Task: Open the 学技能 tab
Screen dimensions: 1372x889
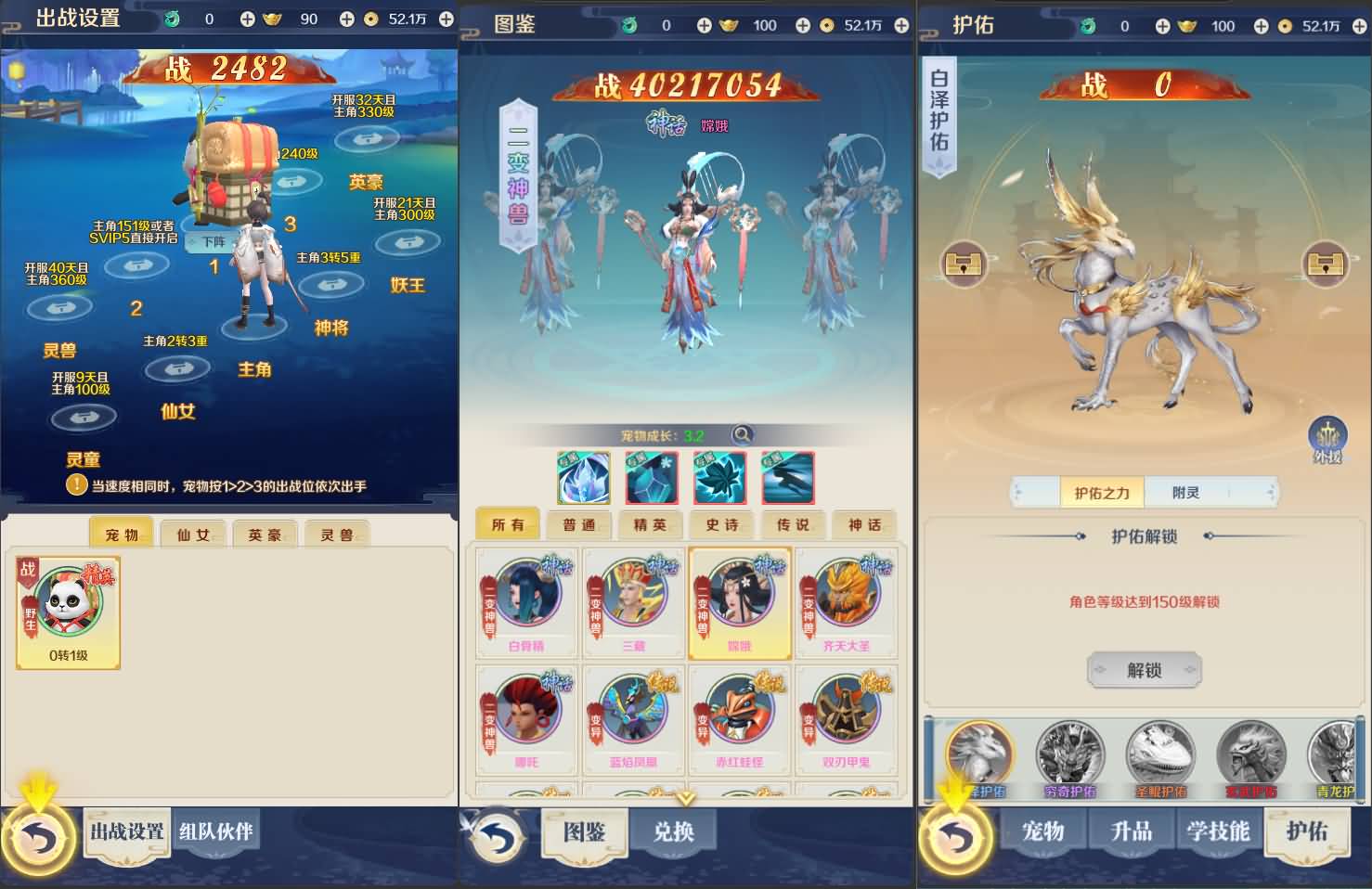Action: pos(1219,831)
